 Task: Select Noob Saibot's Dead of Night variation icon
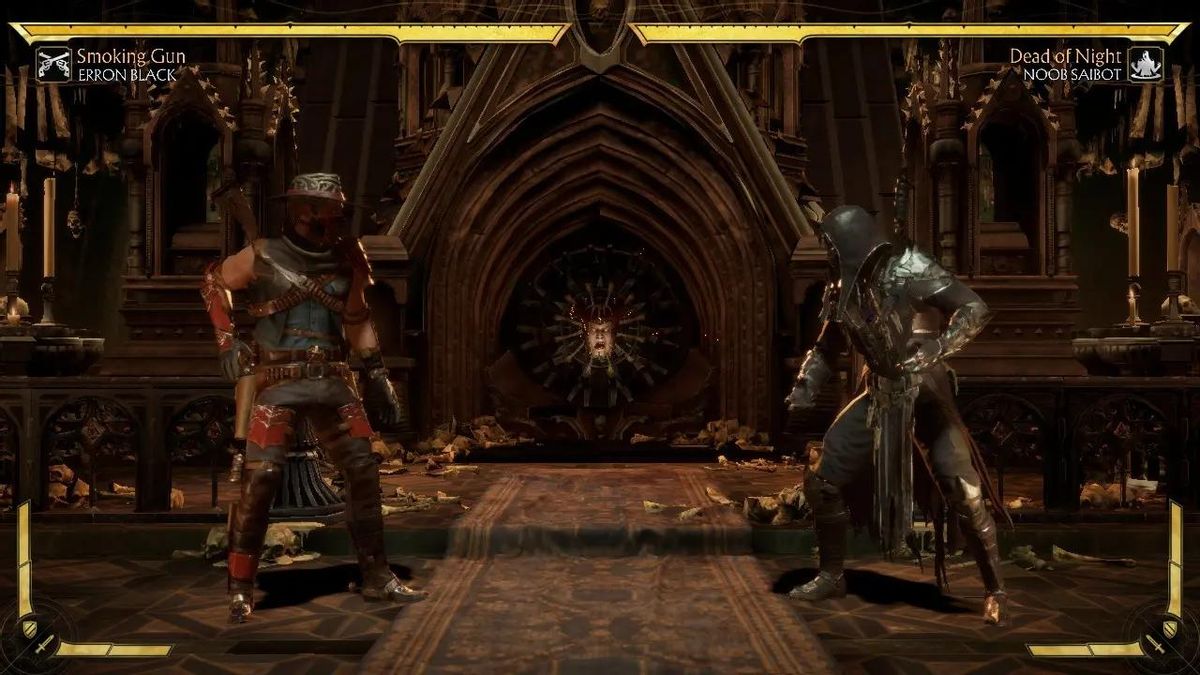(x=1145, y=64)
